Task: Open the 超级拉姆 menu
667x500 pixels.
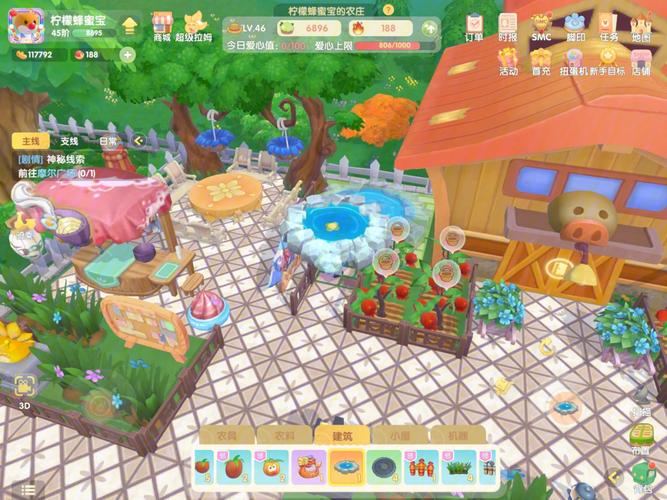Action: [x=193, y=25]
